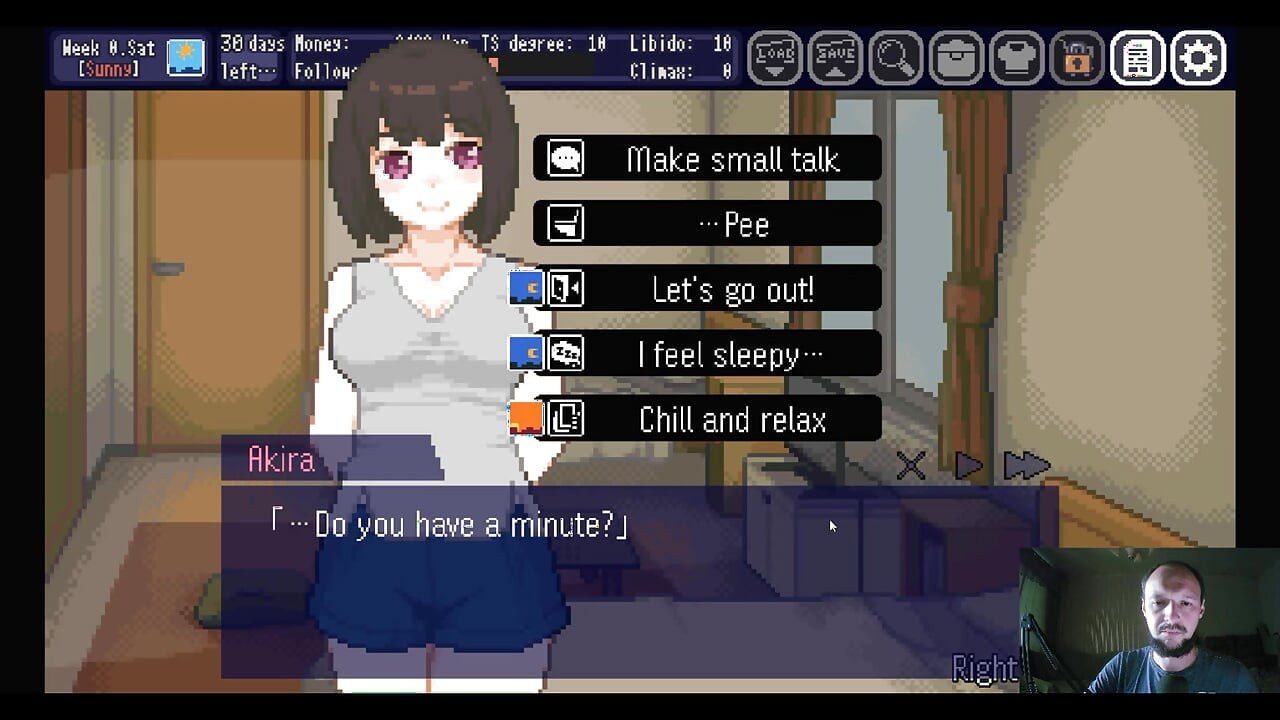Screen dimensions: 1280x720
Task: Fast-forward dialogue with the double arrow
Action: 1026,465
